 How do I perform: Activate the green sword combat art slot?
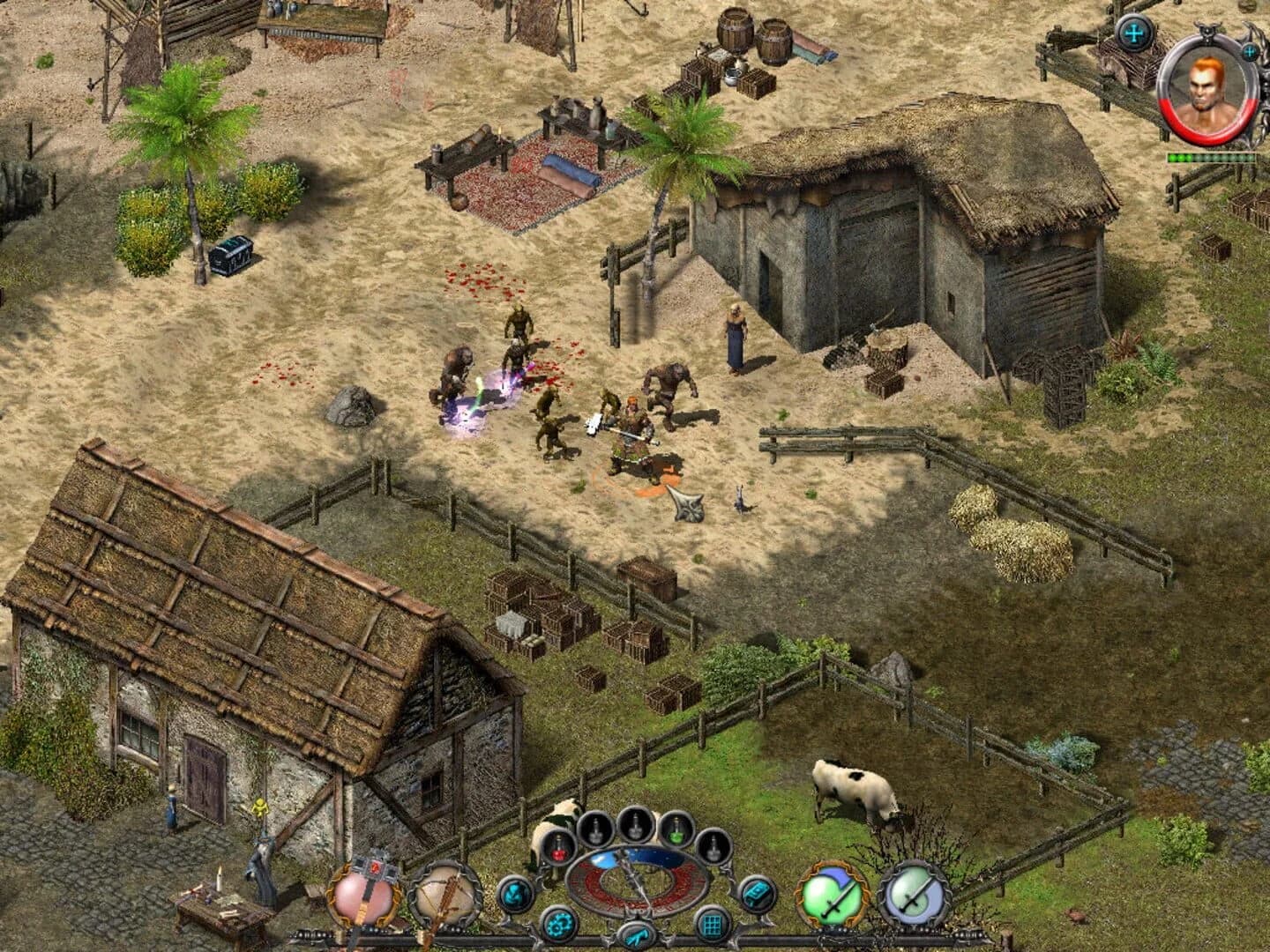(x=828, y=895)
